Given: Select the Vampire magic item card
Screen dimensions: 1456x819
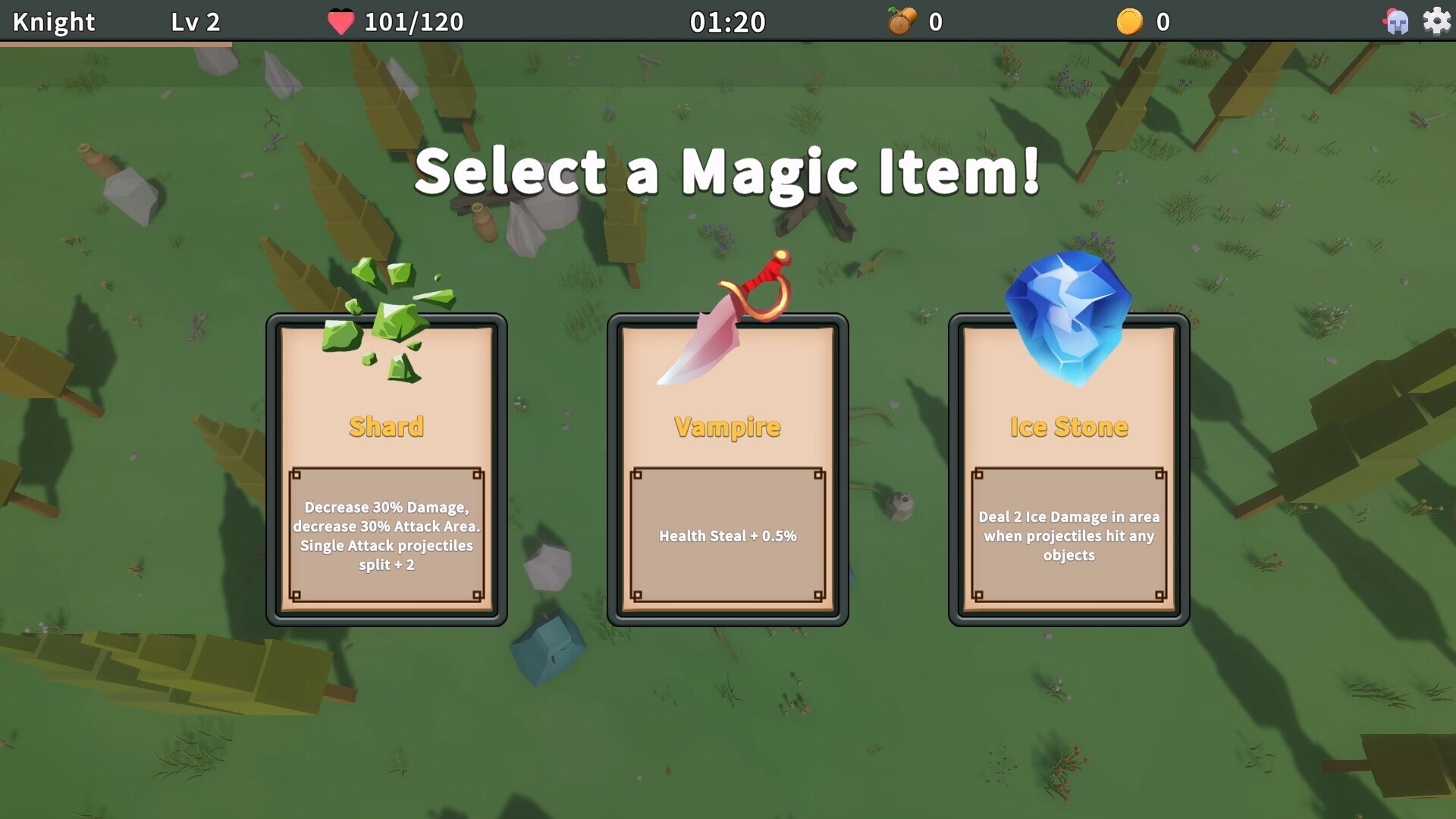Looking at the screenshot, I should 726,466.
